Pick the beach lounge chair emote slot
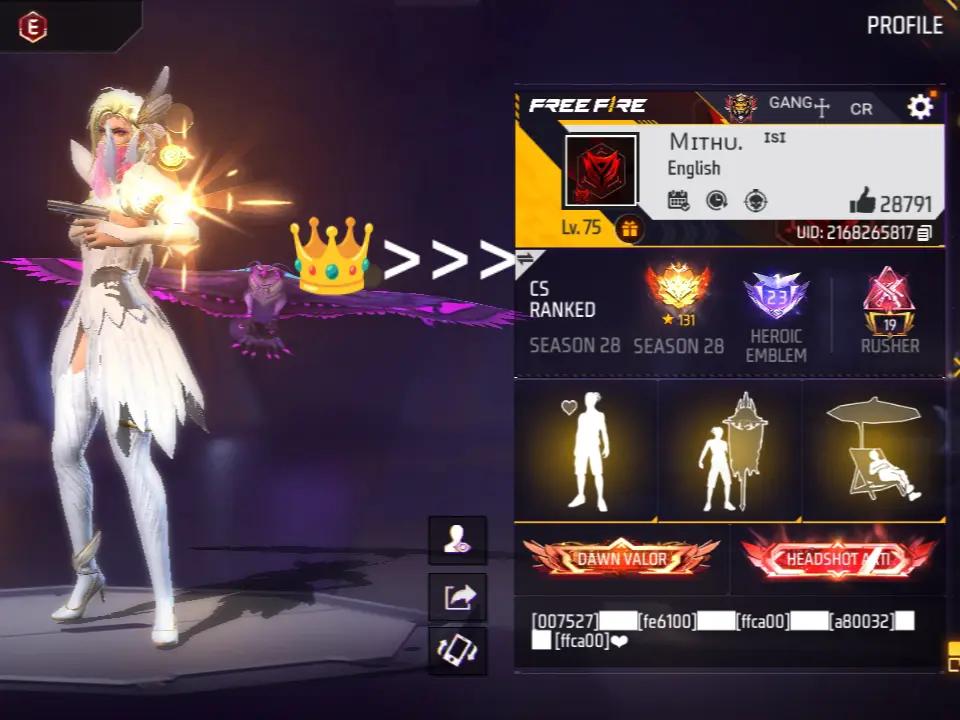 pyautogui.click(x=874, y=450)
